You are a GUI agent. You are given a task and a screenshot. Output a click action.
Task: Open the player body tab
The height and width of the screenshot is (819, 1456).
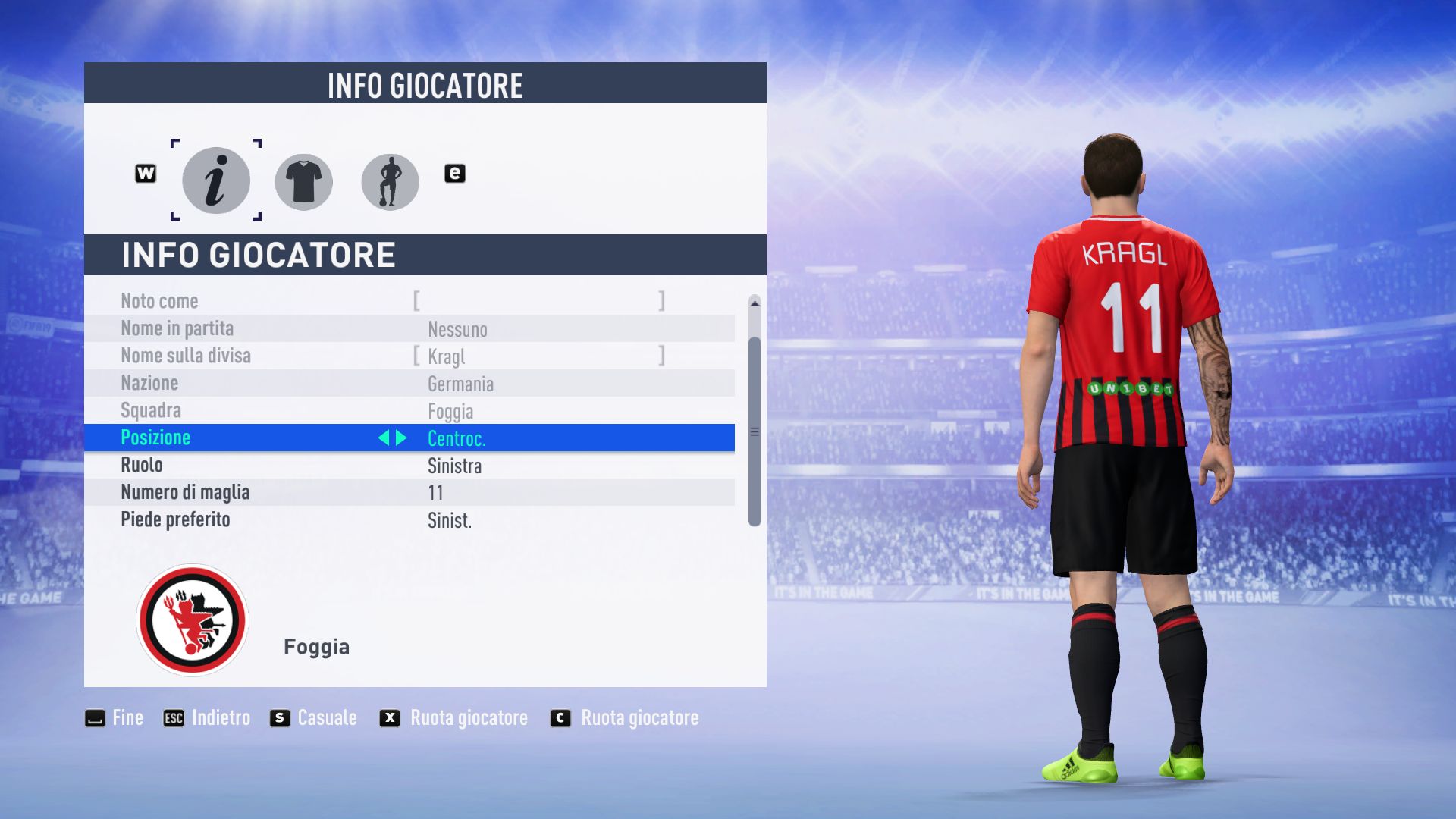[390, 182]
